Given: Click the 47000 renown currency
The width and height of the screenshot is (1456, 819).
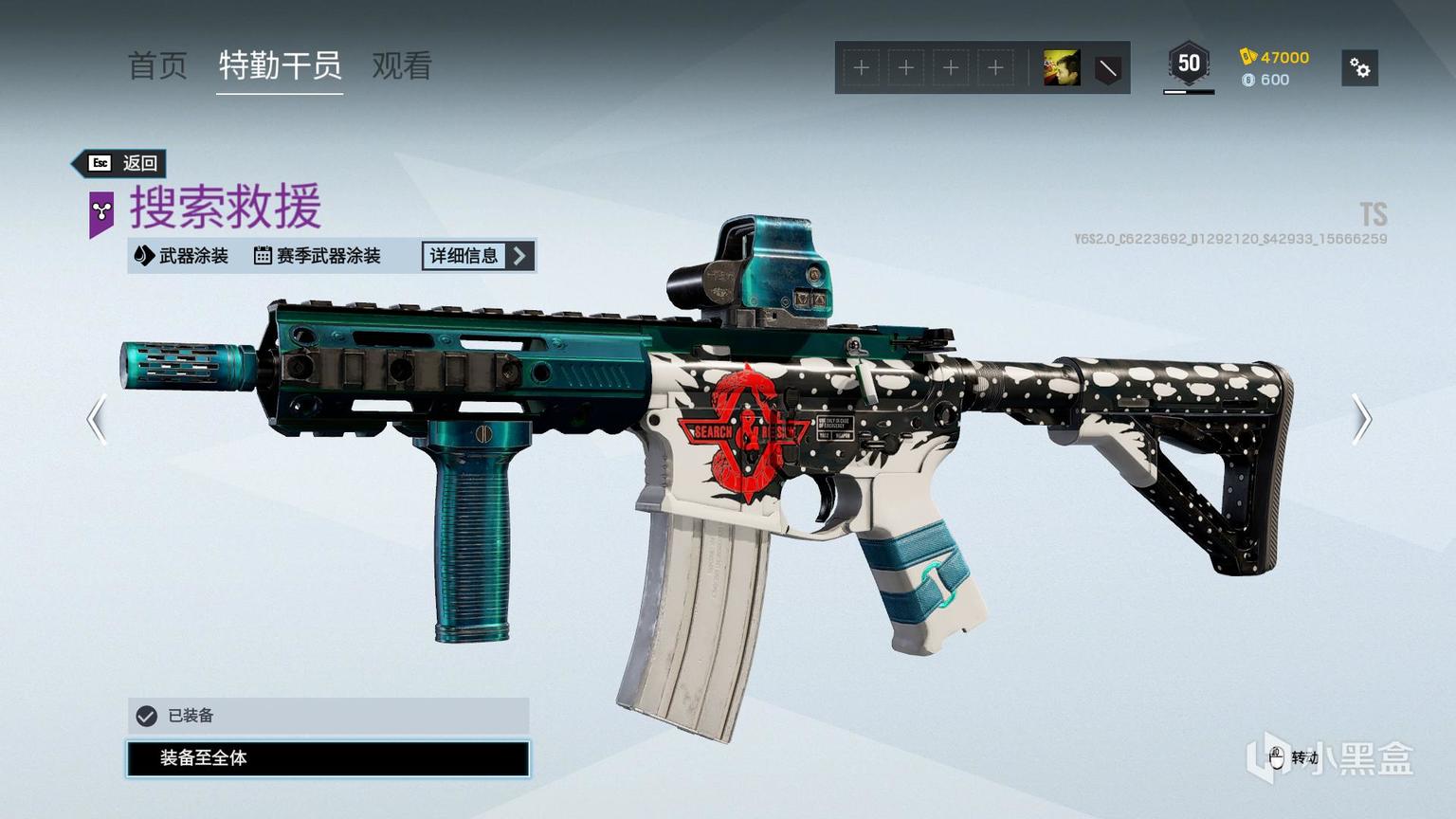Looking at the screenshot, I should [x=1275, y=57].
